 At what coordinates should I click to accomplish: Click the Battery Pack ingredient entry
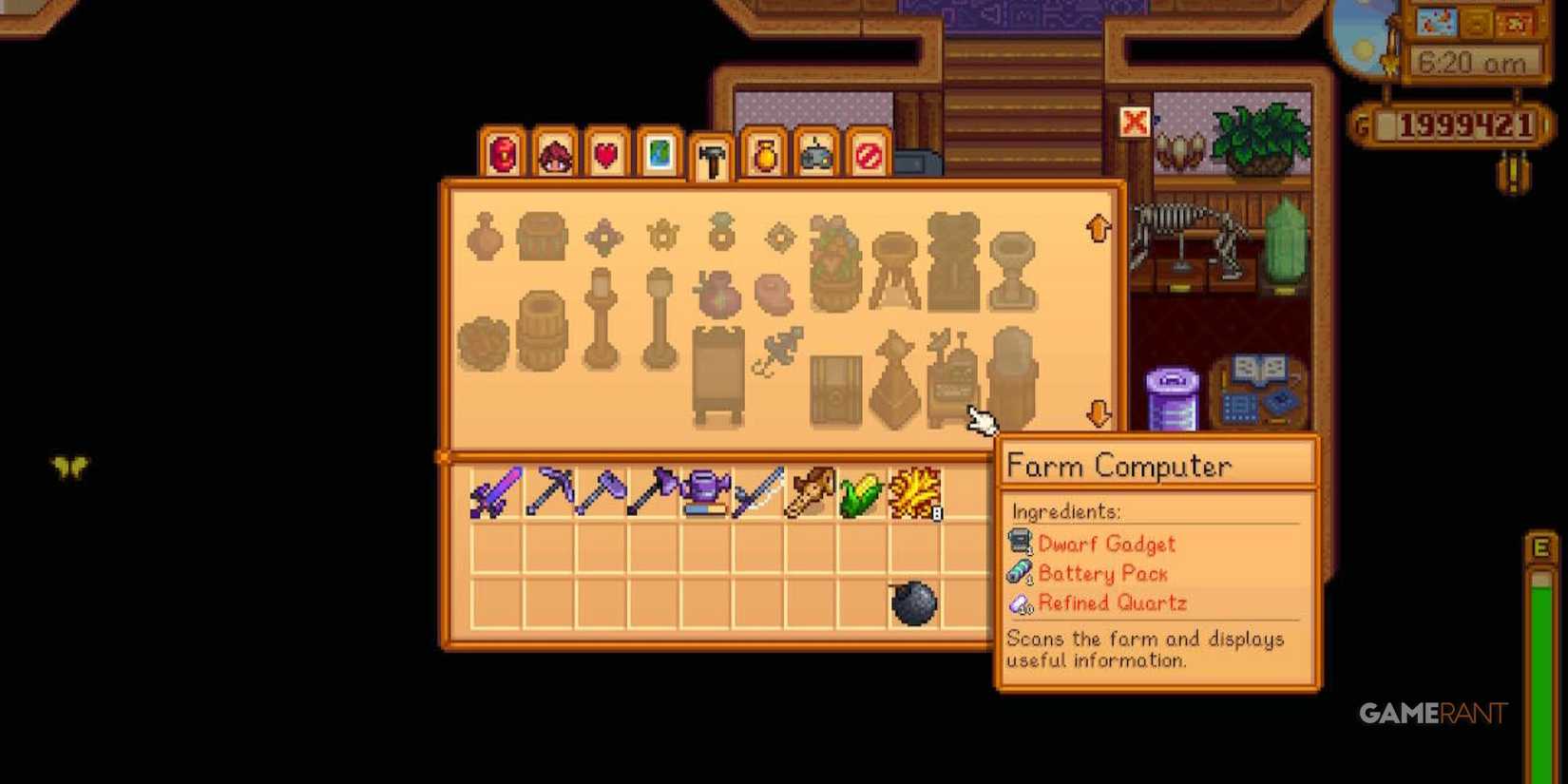[x=1102, y=574]
